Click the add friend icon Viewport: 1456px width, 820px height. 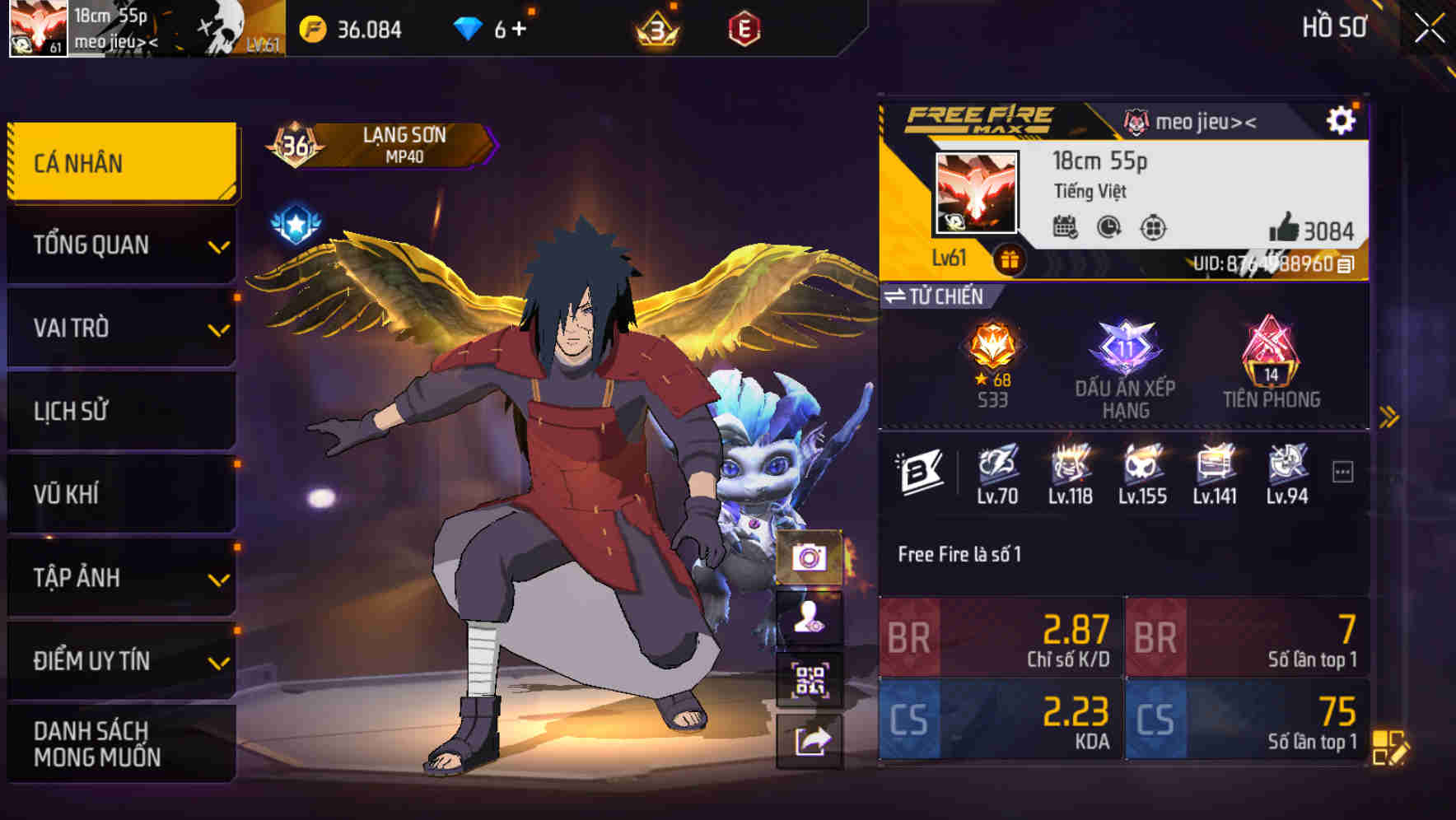pos(810,619)
